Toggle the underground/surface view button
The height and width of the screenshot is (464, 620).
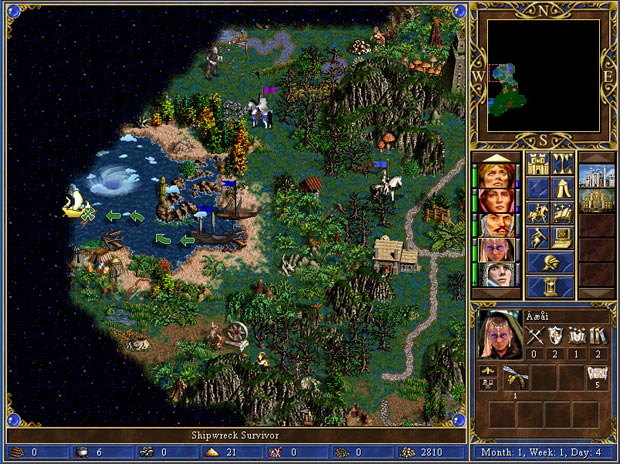562,163
